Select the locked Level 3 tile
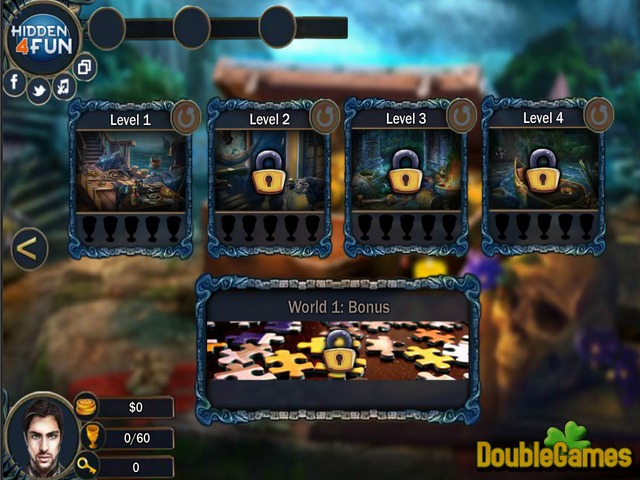 pos(405,171)
